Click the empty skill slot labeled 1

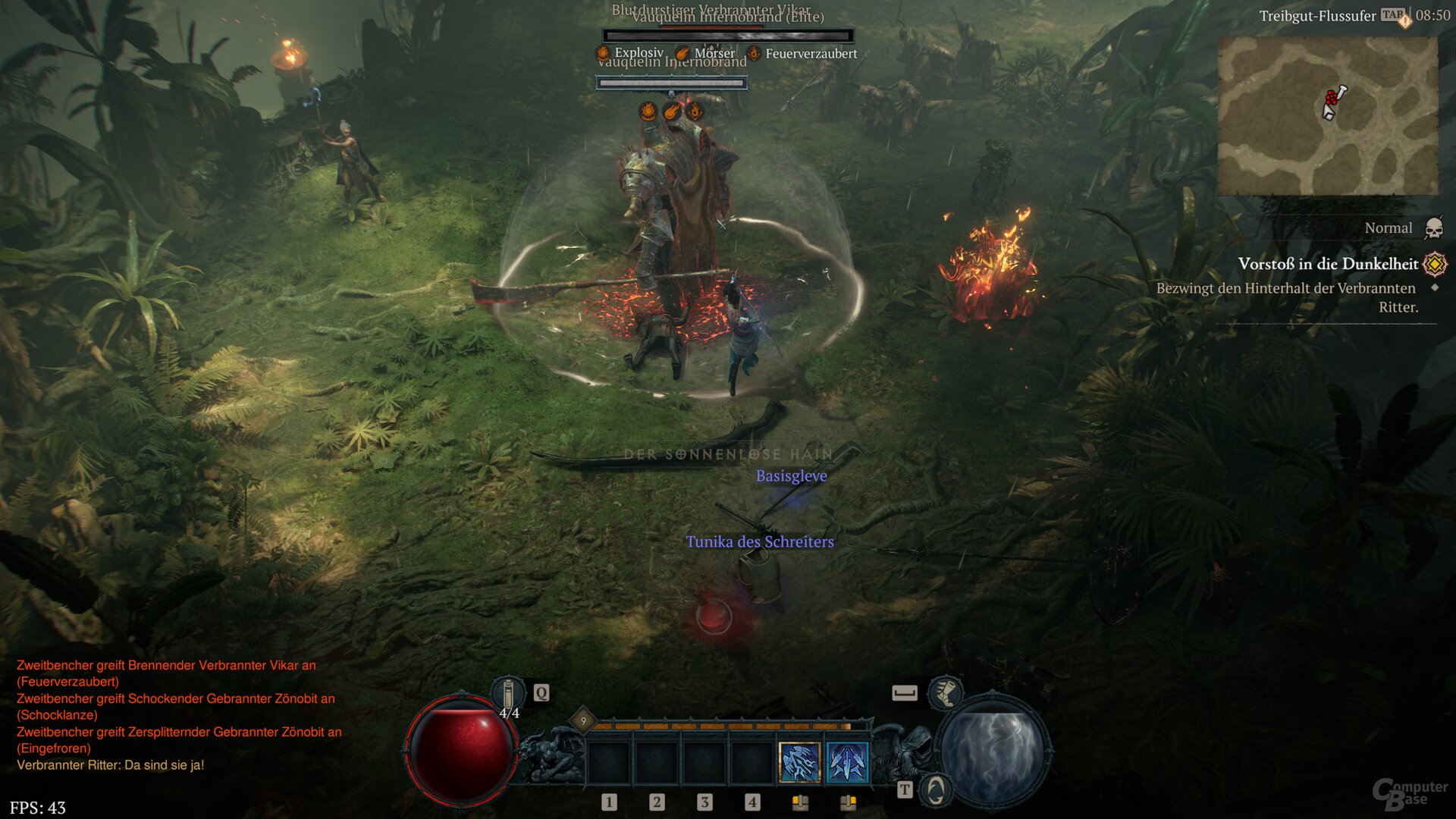point(609,764)
